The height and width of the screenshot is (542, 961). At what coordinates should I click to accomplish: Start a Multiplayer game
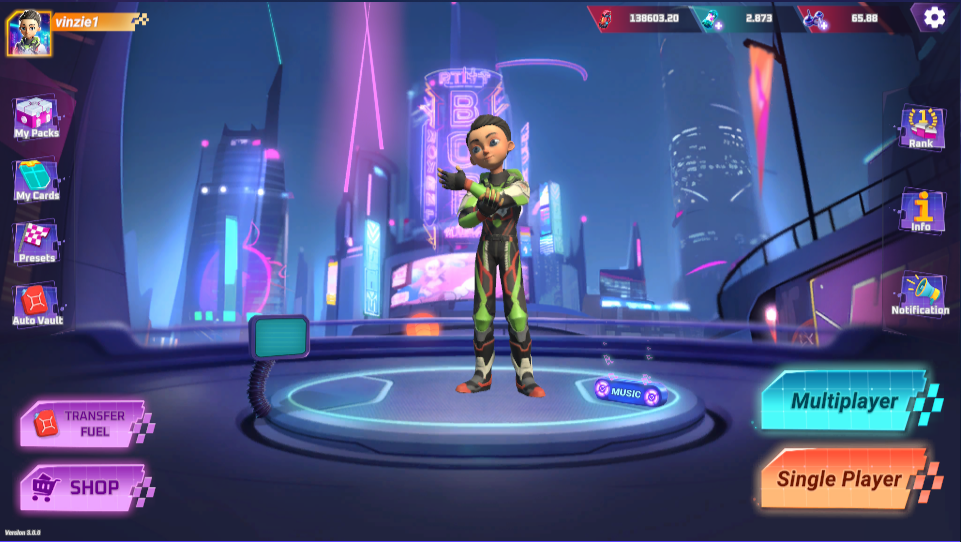(x=845, y=401)
